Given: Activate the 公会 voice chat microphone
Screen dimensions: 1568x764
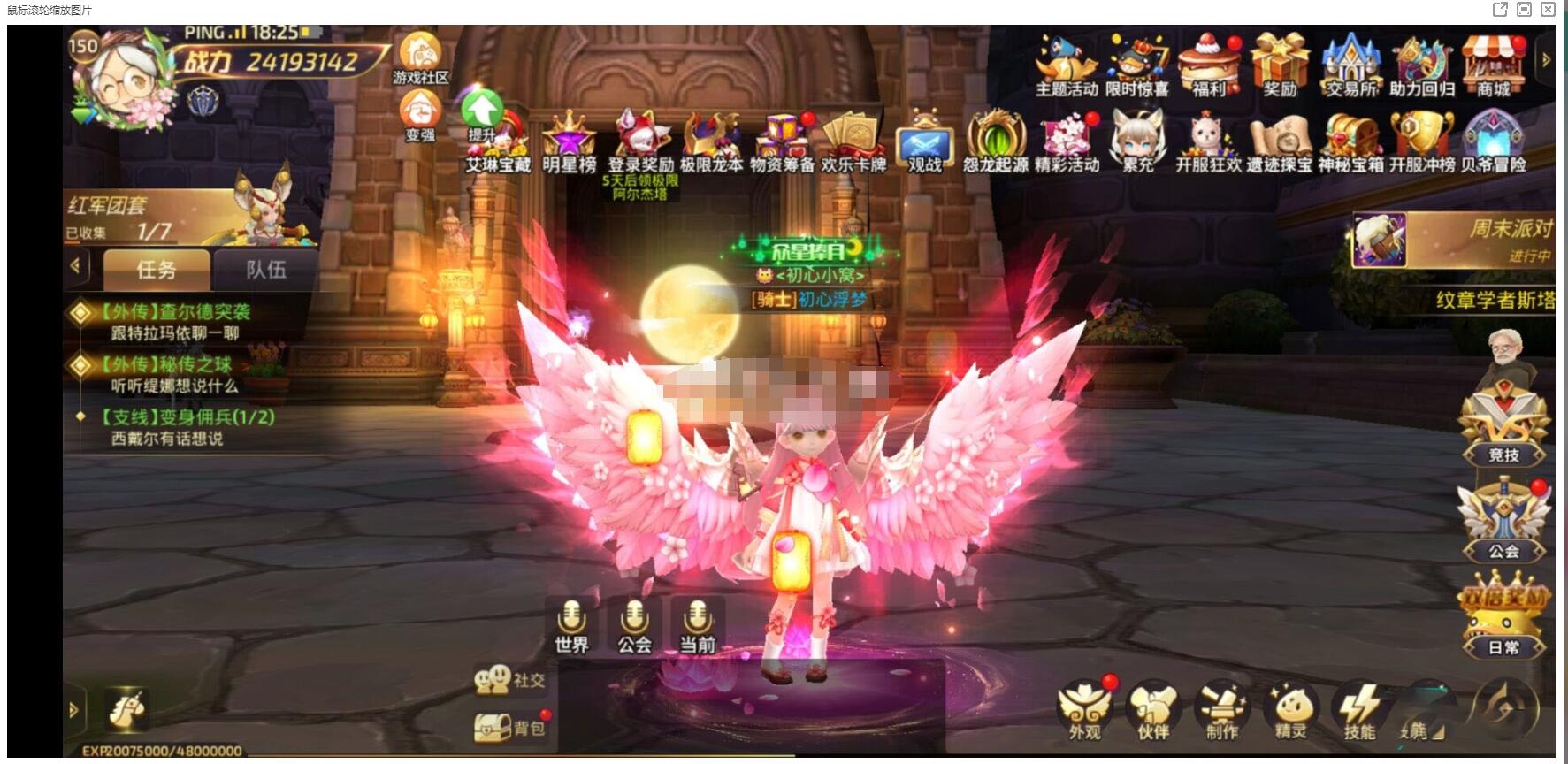Looking at the screenshot, I should click(x=634, y=625).
